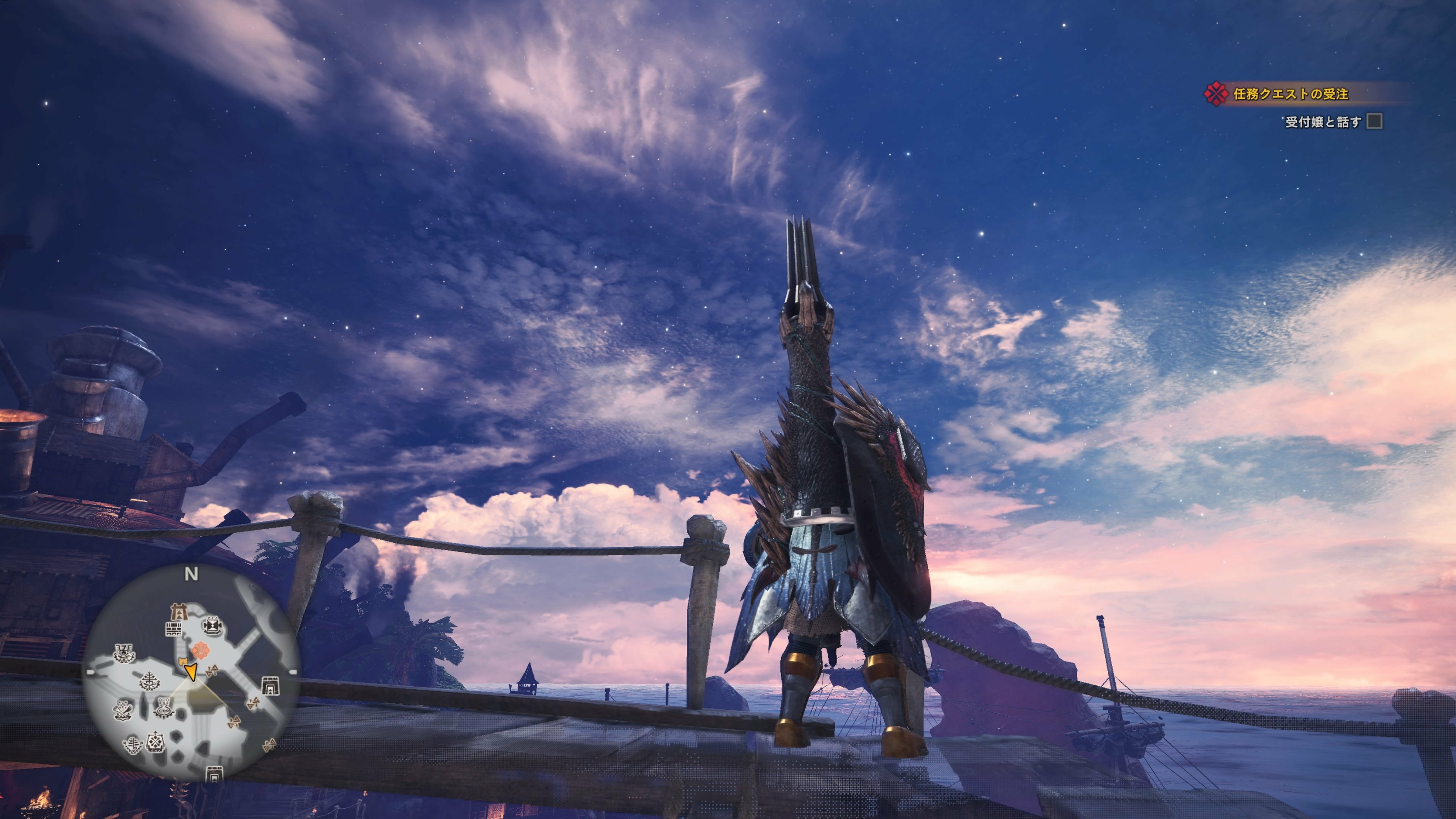Select the diamond-pattern banner minimap icon
Image resolution: width=1456 pixels, height=819 pixels.
pyautogui.click(x=155, y=741)
